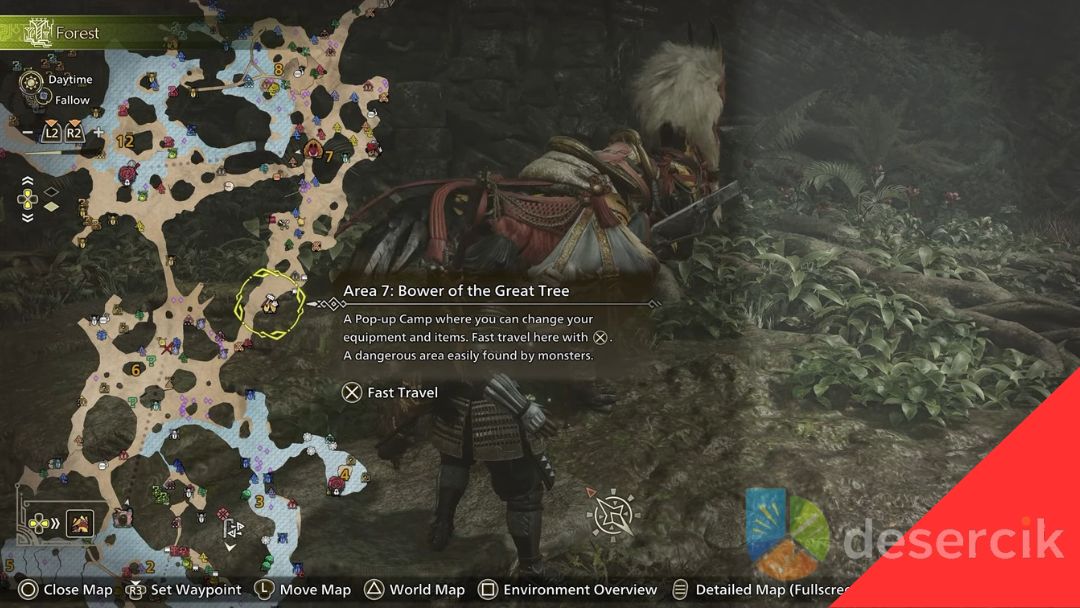Click the Daytime sun icon
Viewport: 1080px width, 608px height.
tap(31, 80)
